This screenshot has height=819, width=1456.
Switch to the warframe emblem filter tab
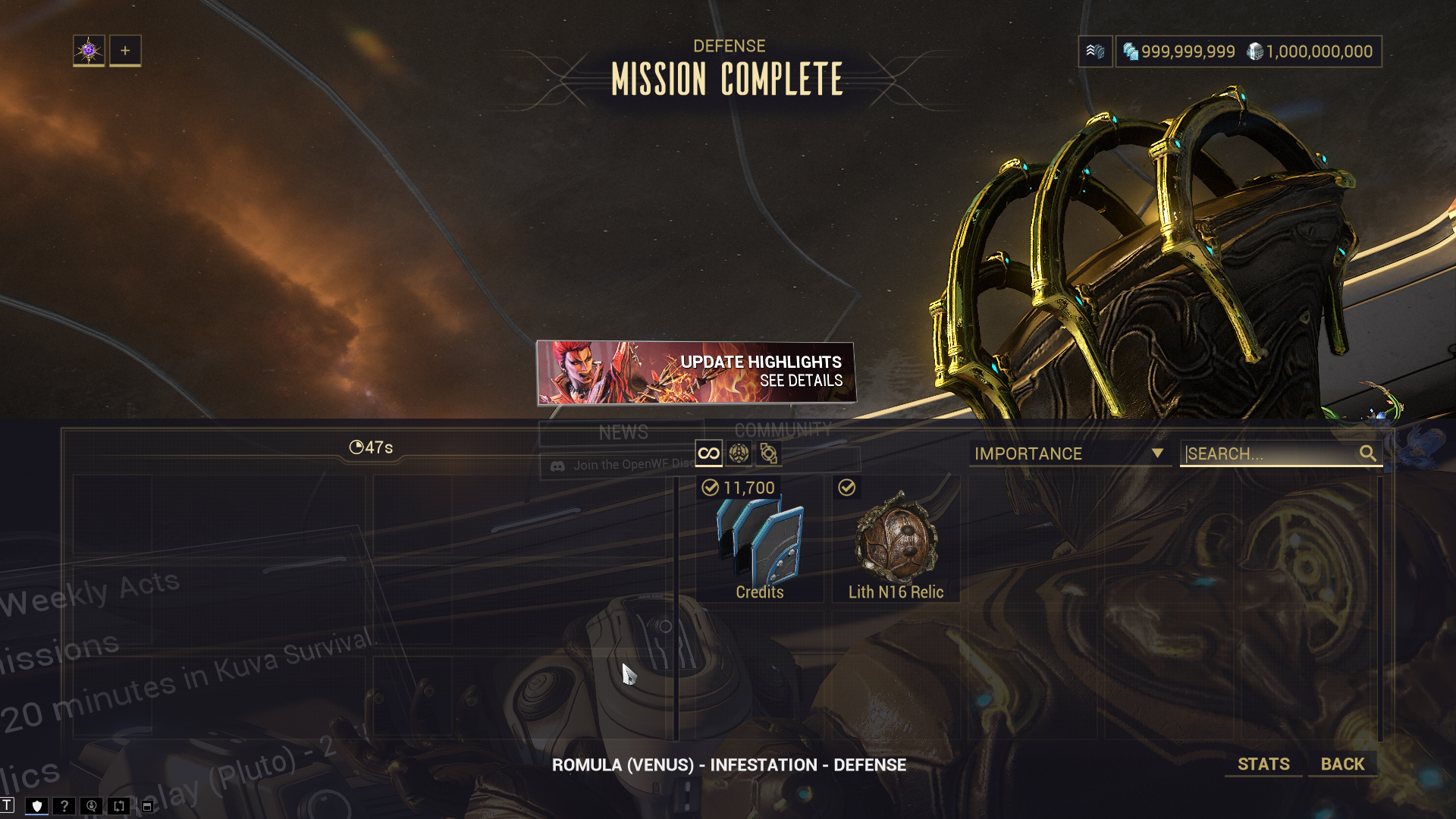[x=739, y=453]
